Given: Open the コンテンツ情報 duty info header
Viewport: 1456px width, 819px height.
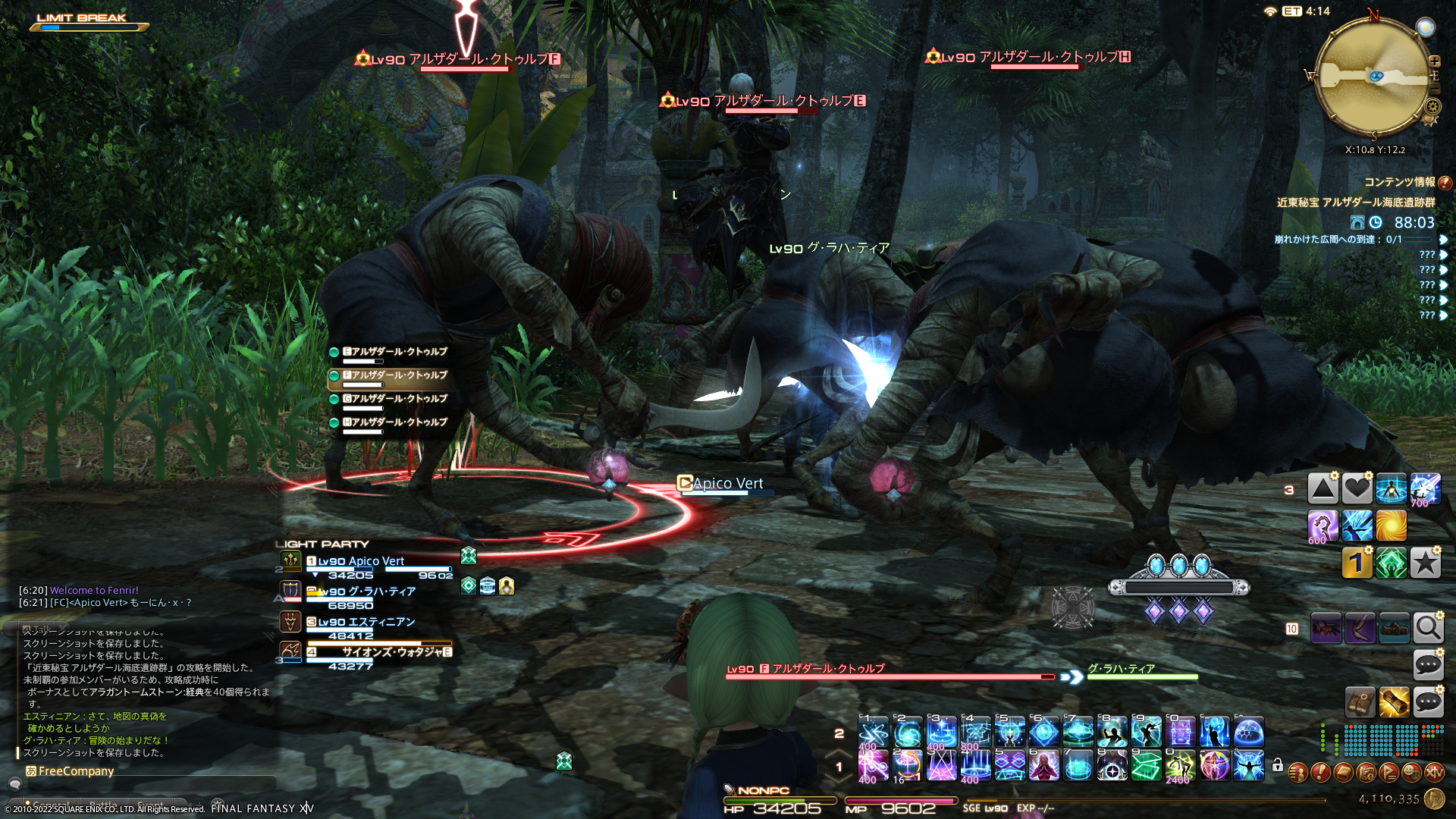Looking at the screenshot, I should point(1399,182).
